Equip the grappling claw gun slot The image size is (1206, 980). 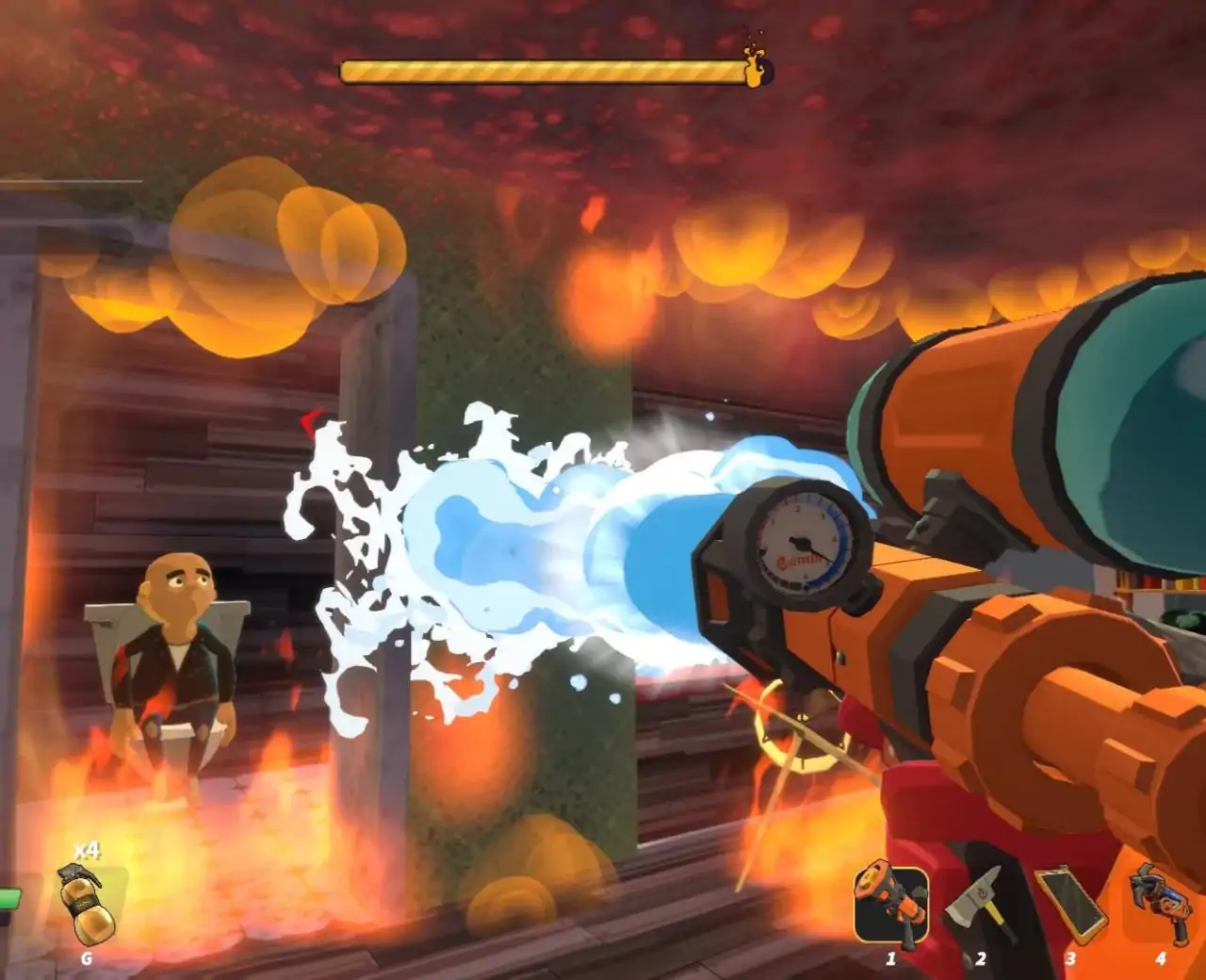[x=1160, y=903]
